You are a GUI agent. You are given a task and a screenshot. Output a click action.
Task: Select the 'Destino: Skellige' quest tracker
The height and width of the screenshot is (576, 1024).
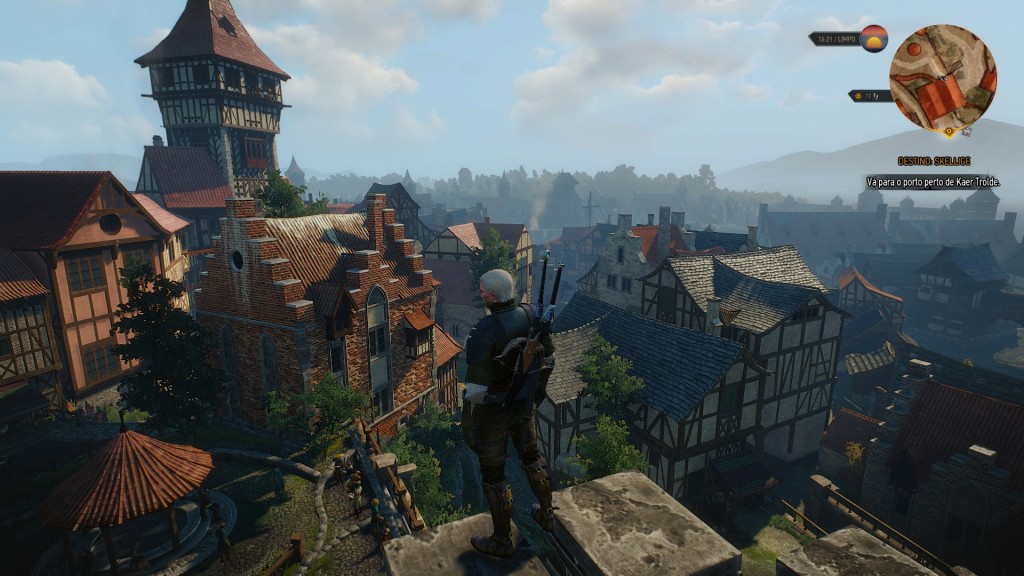coord(934,161)
